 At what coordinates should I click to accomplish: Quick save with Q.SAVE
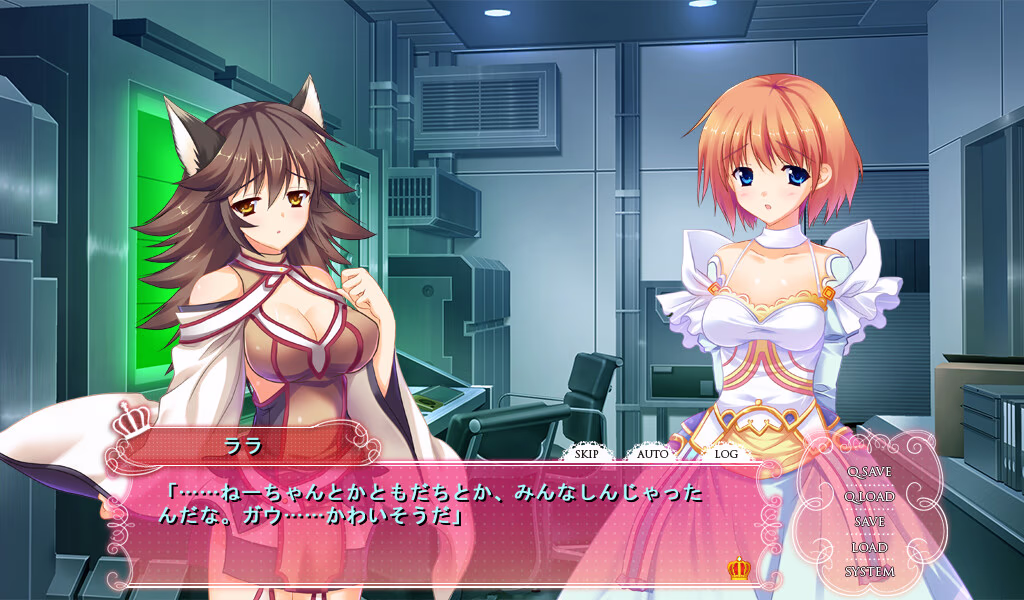[x=868, y=471]
